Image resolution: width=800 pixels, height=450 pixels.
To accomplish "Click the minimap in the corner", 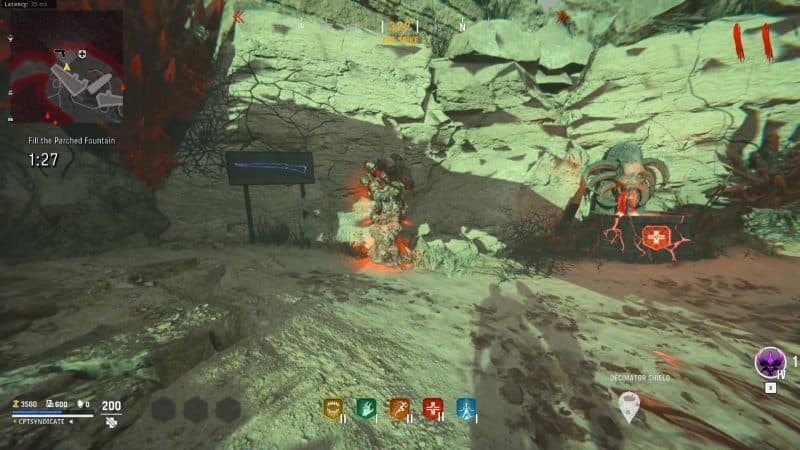I will 66,68.
